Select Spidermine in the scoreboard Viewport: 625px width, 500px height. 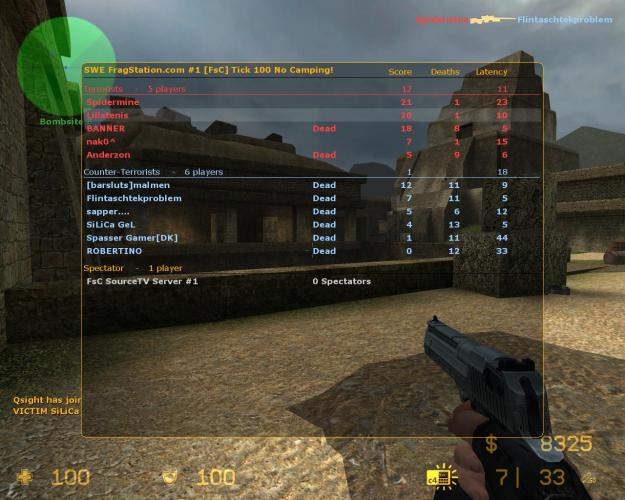coord(112,102)
